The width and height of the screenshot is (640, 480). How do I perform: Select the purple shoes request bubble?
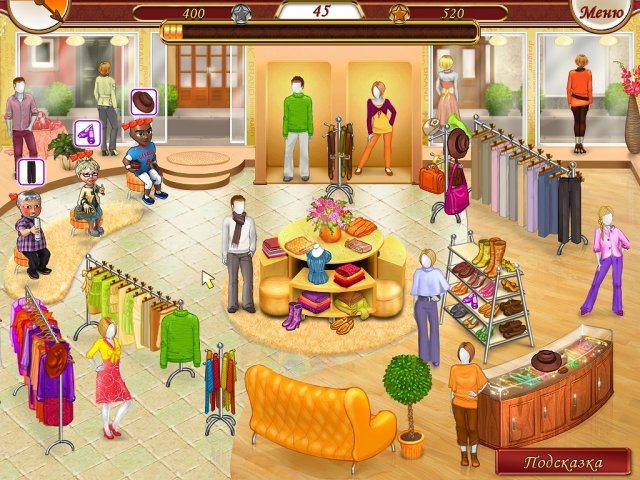(x=87, y=133)
